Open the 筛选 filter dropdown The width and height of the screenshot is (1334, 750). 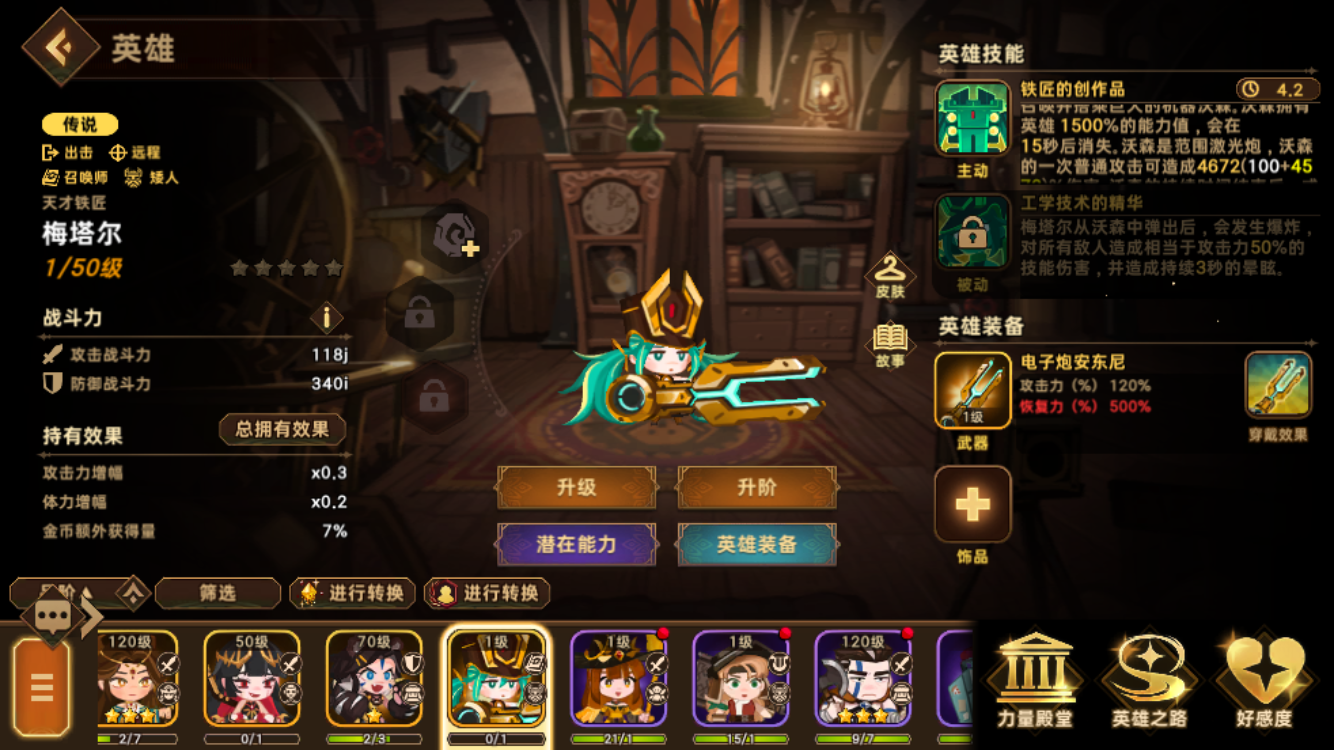pyautogui.click(x=219, y=593)
